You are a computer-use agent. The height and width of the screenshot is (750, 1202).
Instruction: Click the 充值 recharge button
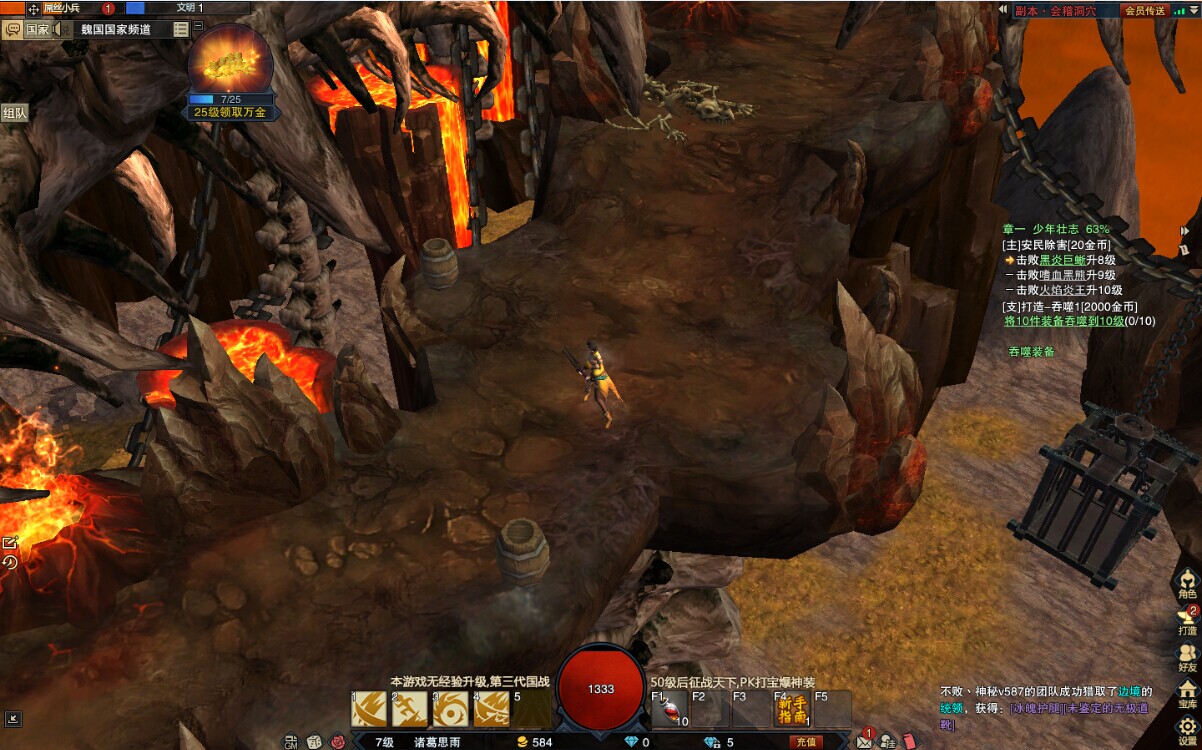coord(807,742)
